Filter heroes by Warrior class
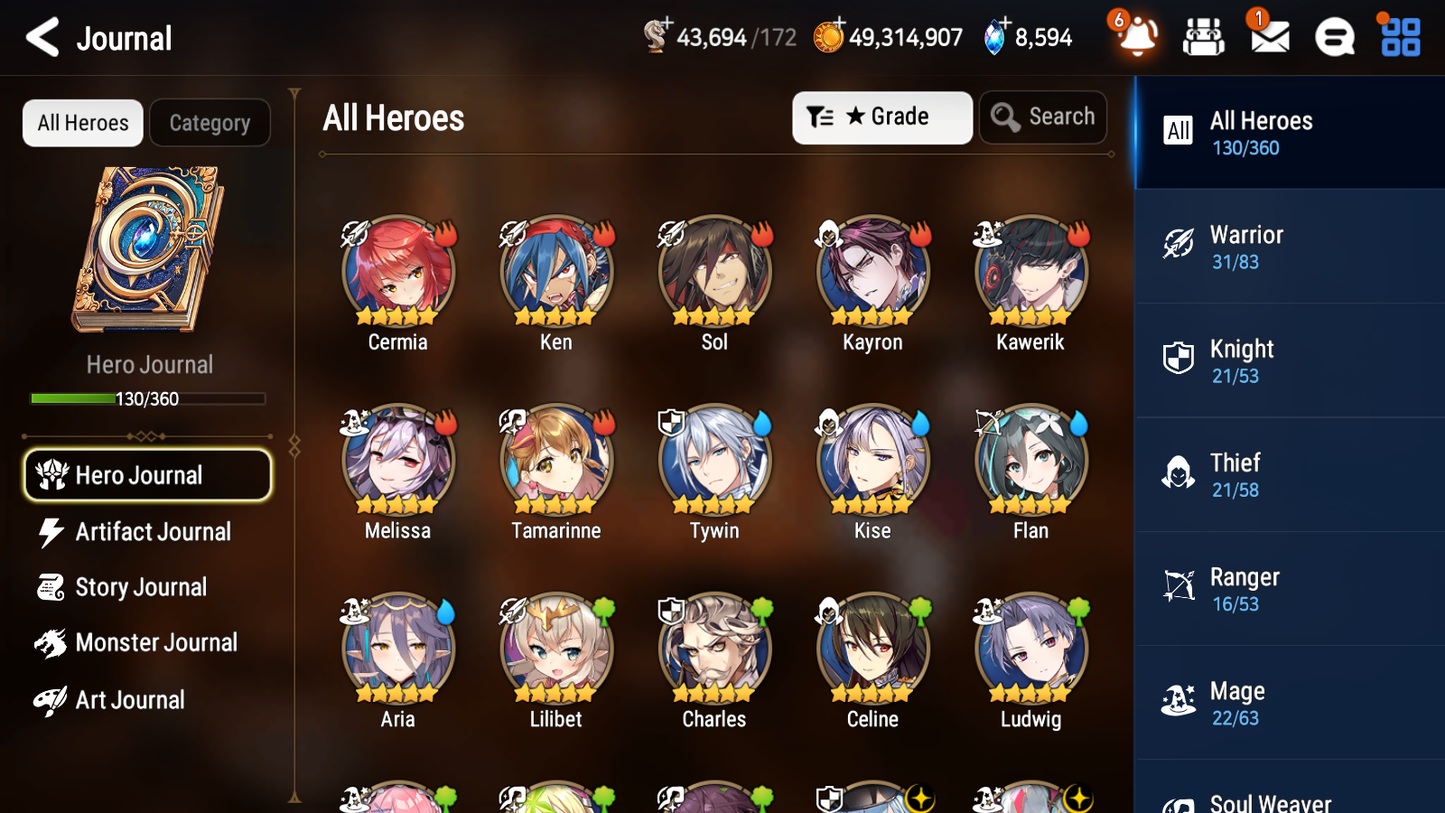This screenshot has width=1445, height=813. (1290, 246)
